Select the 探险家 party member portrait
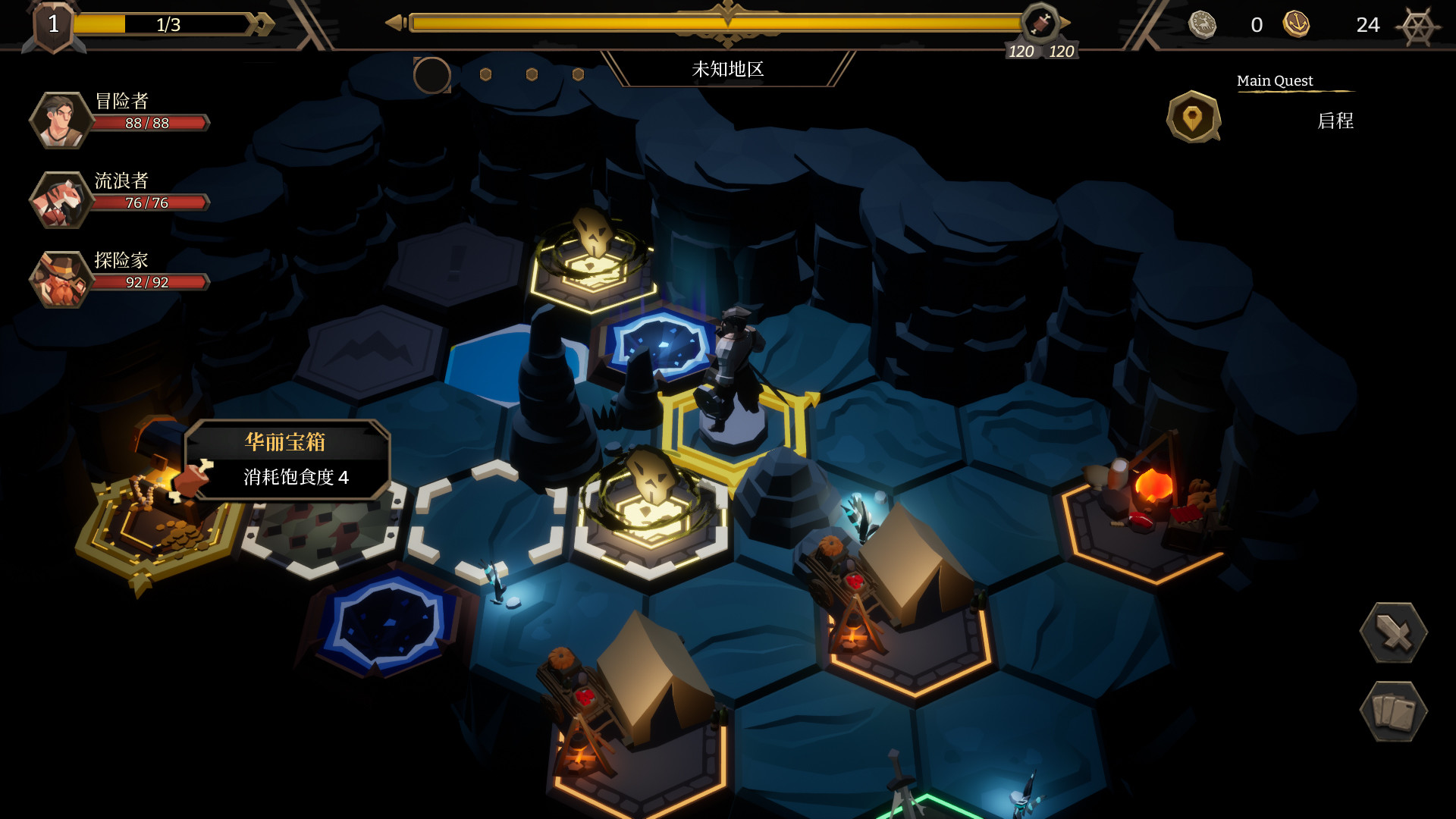1456x819 pixels. pos(61,279)
